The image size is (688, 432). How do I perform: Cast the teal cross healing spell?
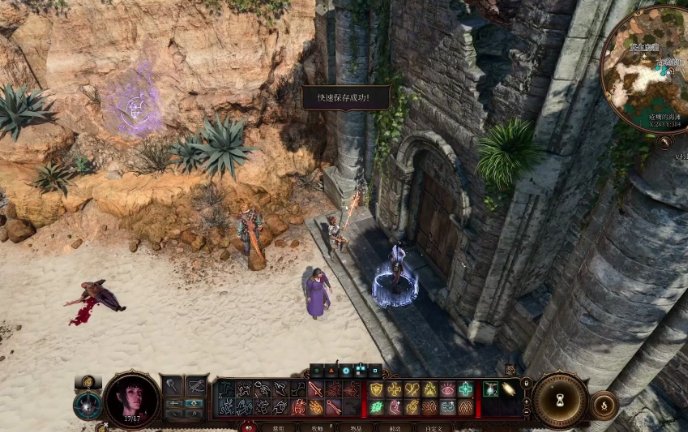465,389
